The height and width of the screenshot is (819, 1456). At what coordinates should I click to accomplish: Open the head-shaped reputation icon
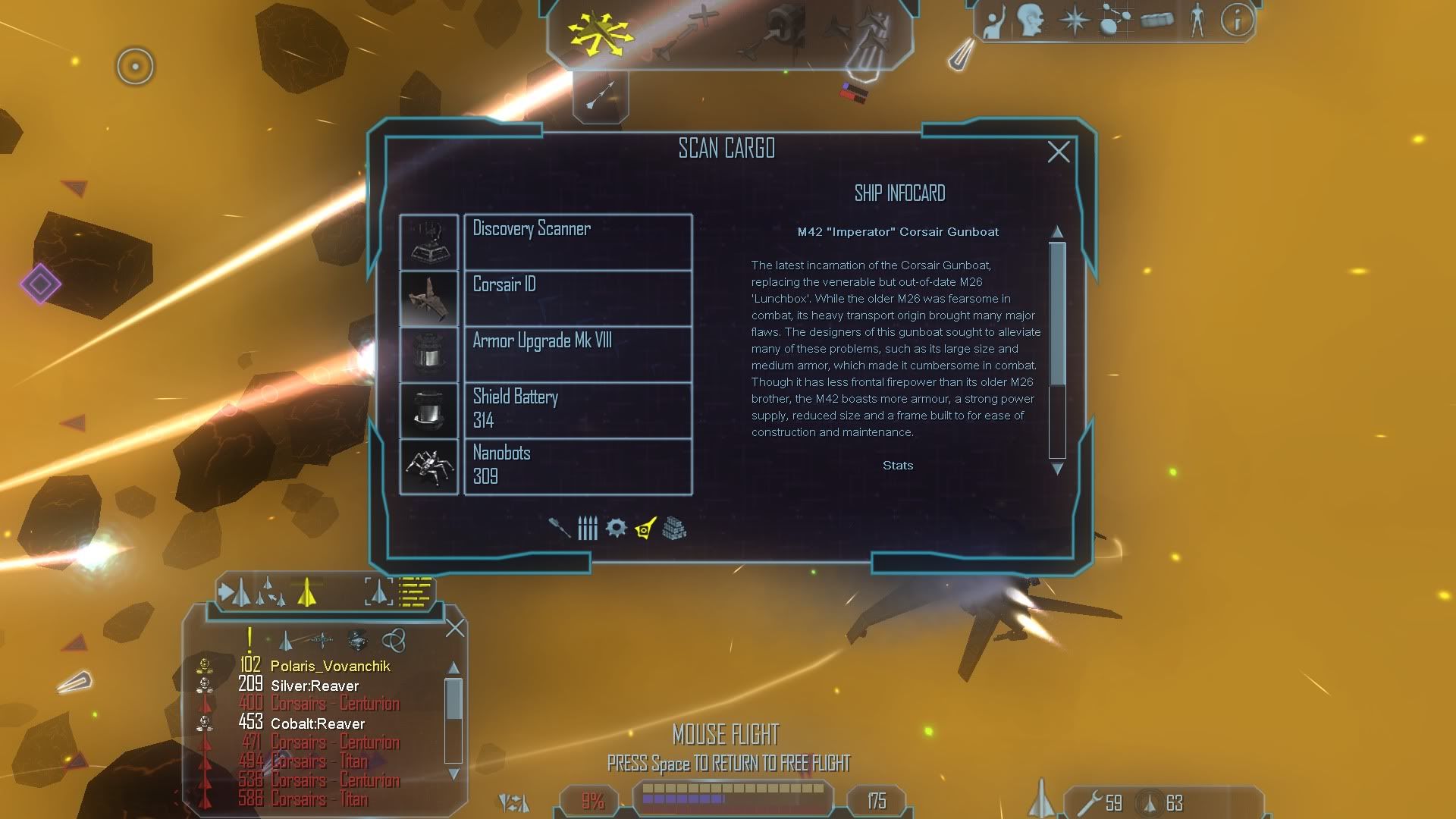point(1031,20)
